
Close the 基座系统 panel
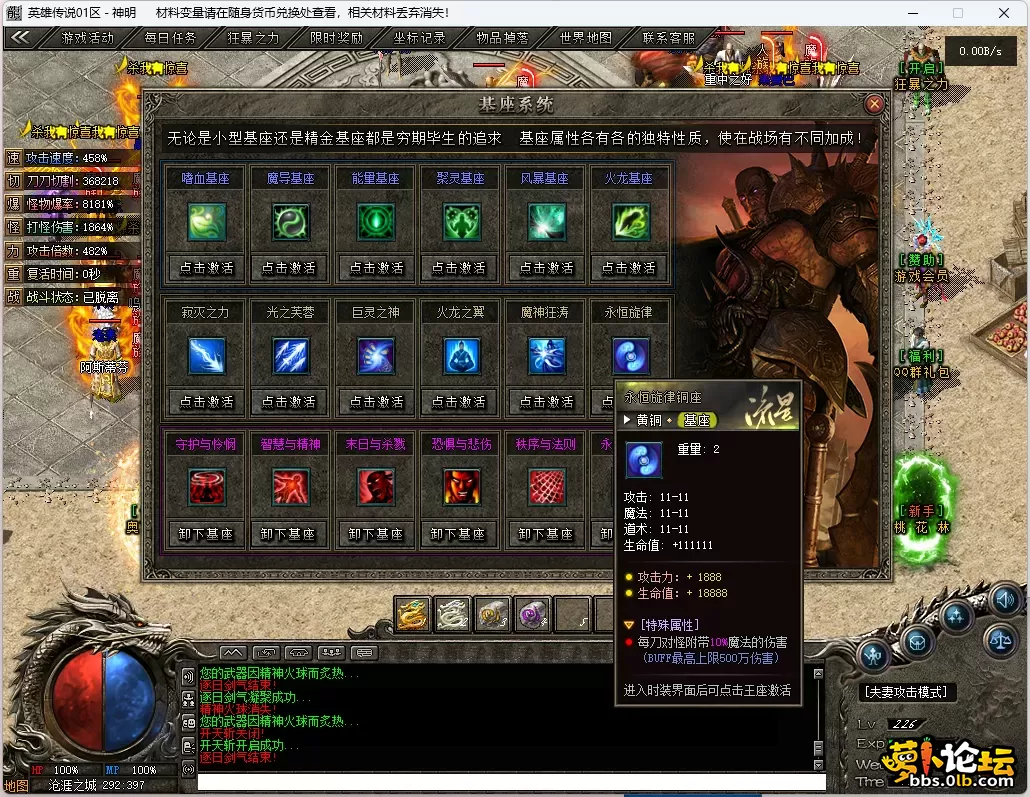click(875, 104)
